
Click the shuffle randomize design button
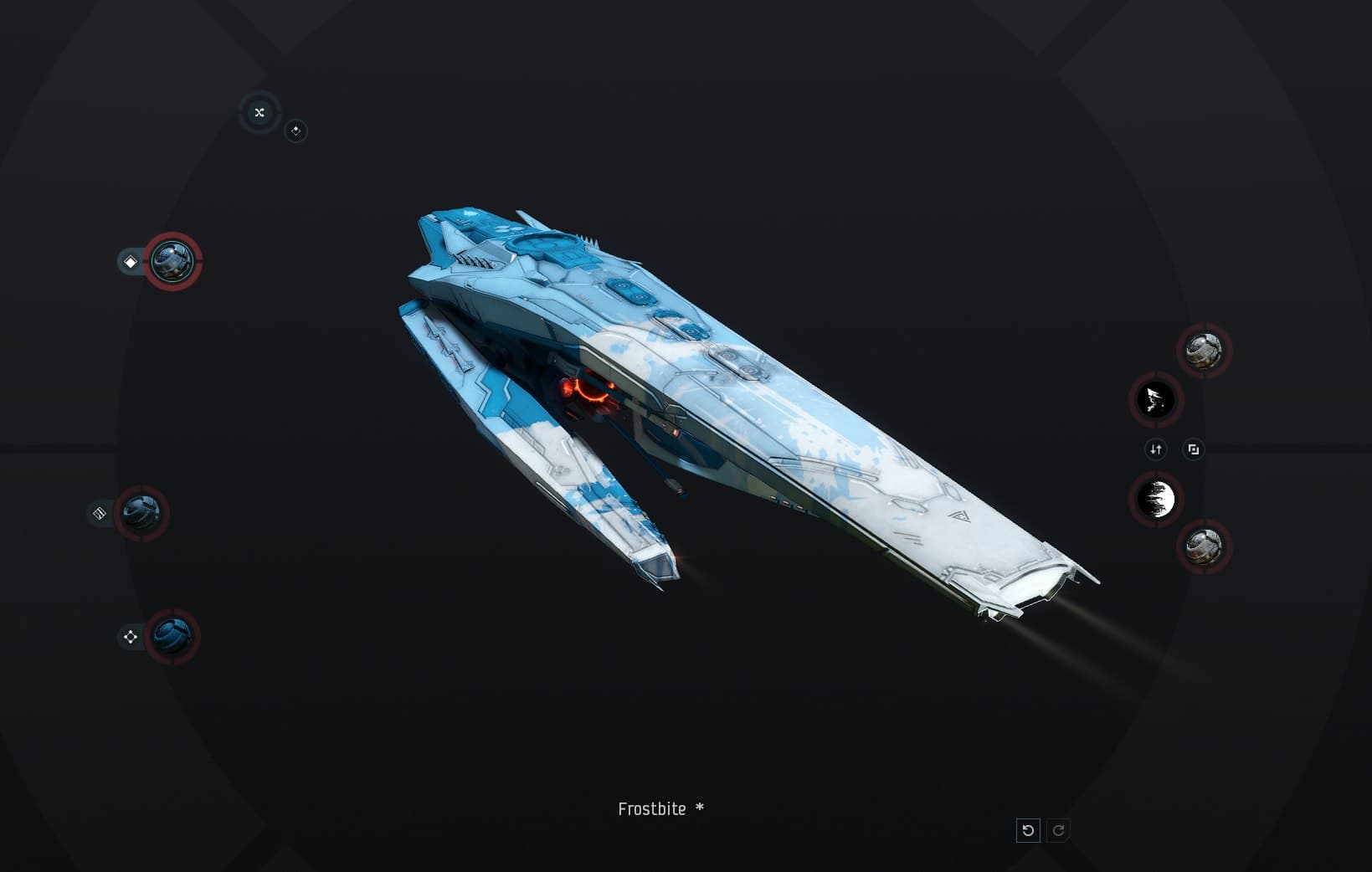(x=259, y=112)
